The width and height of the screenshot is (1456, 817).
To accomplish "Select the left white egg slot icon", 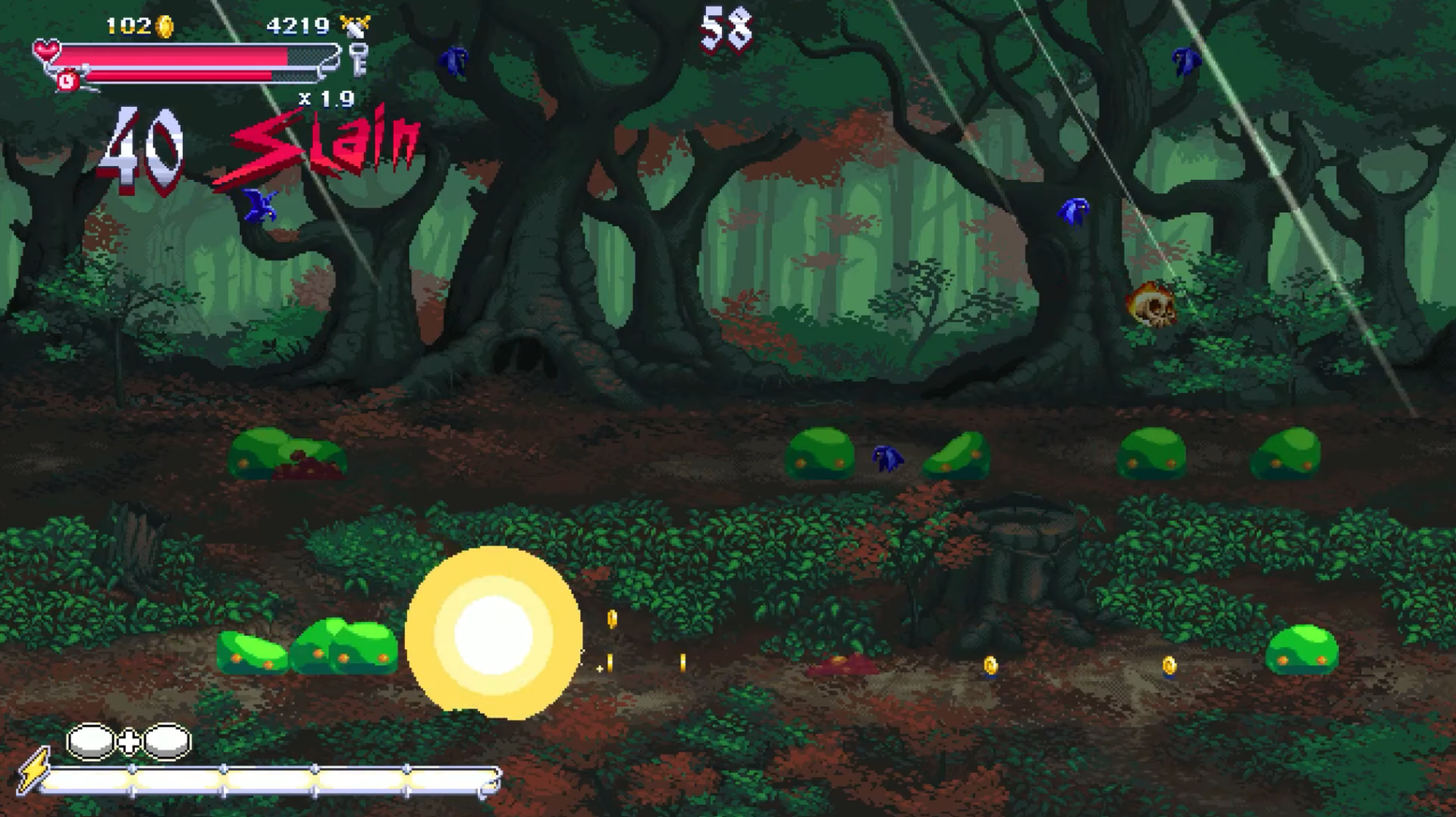I will [89, 740].
